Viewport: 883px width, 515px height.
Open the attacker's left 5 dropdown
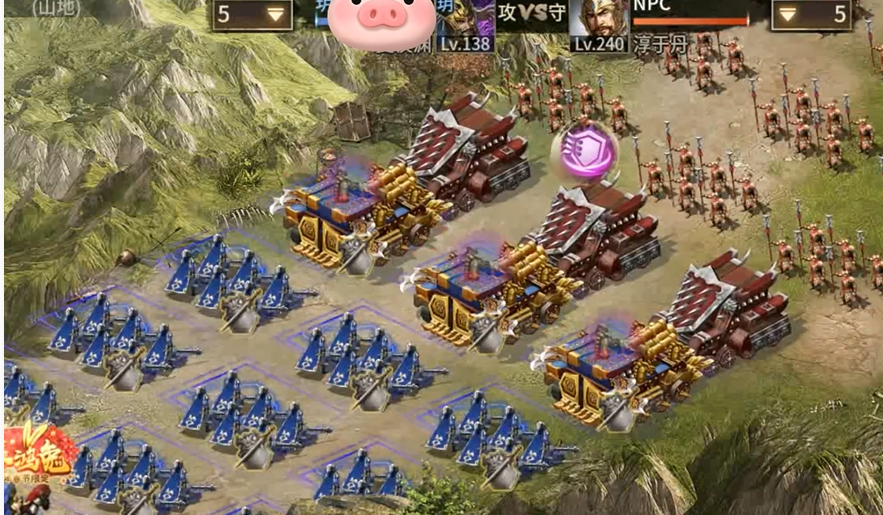[x=252, y=14]
